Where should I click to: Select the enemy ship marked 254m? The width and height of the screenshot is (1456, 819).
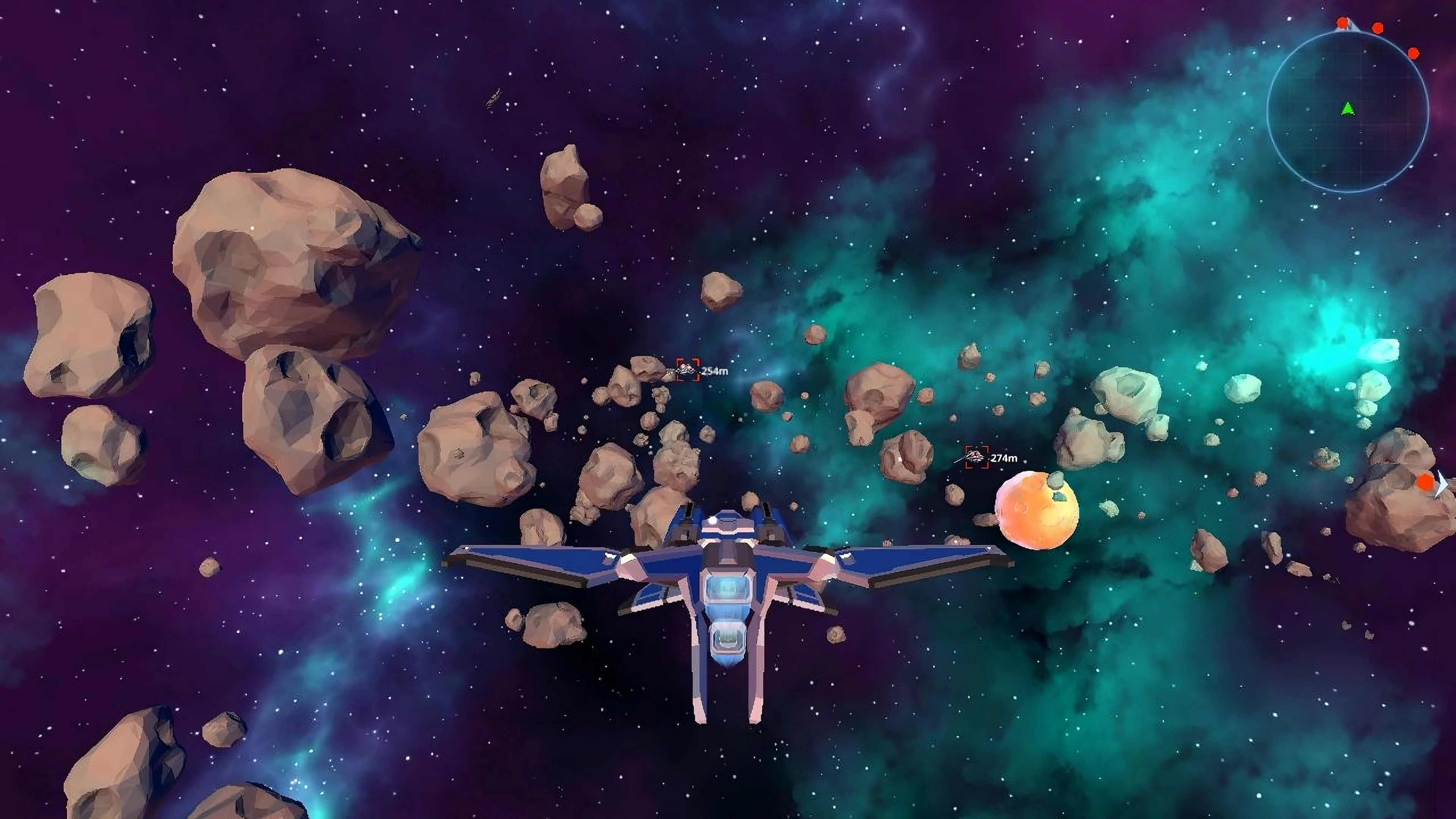click(x=686, y=369)
